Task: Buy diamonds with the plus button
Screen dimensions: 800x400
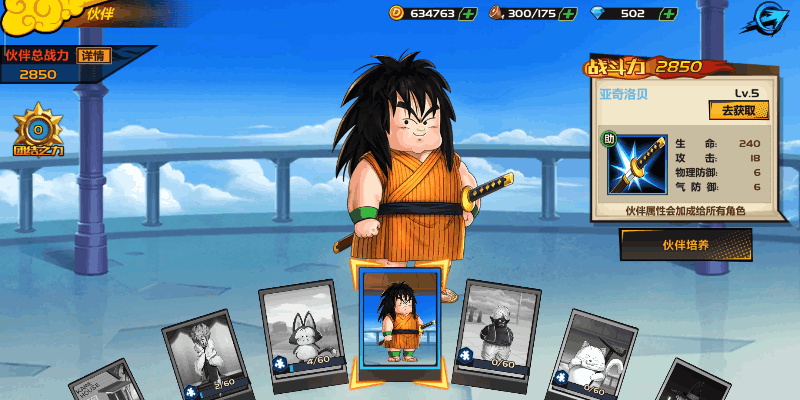Action: (x=668, y=13)
